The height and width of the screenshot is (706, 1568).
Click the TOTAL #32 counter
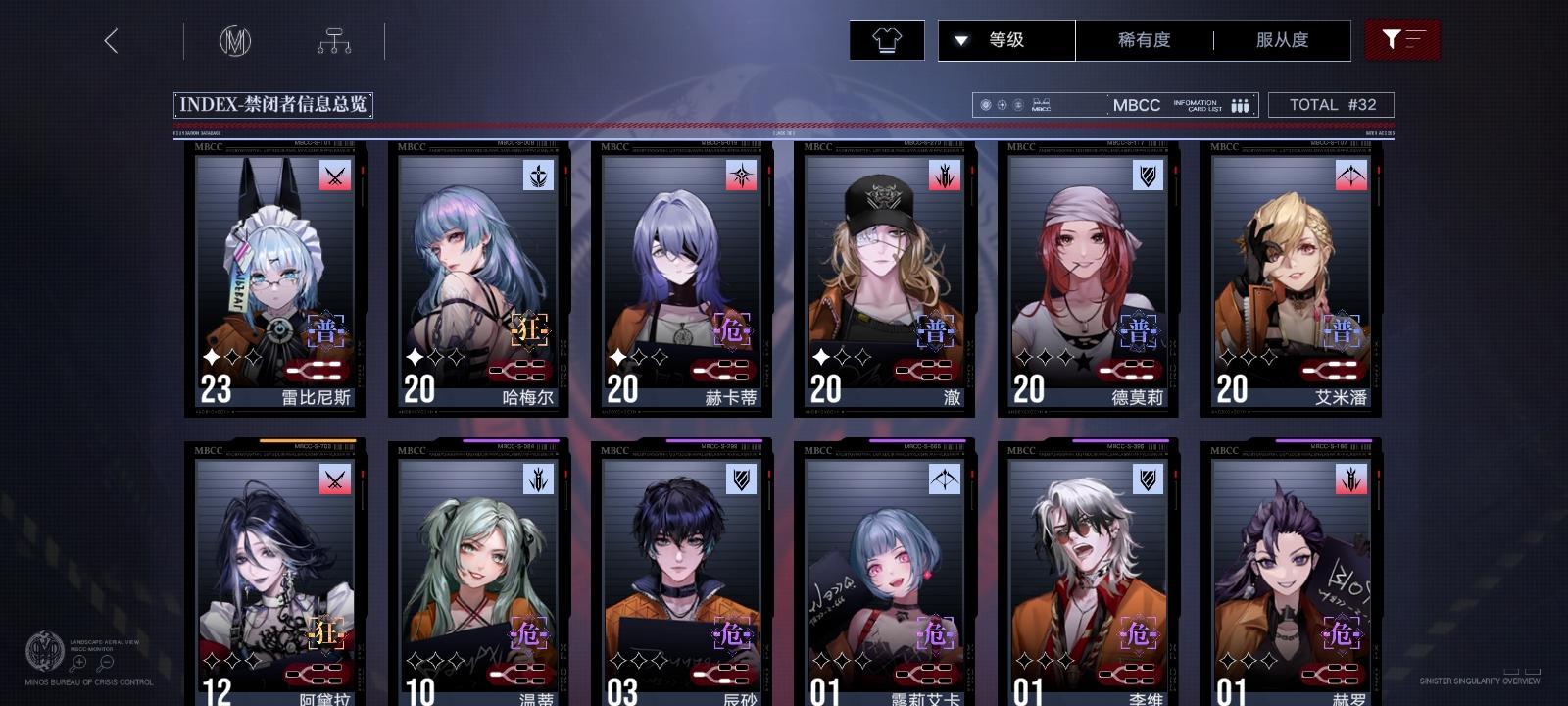point(1332,104)
